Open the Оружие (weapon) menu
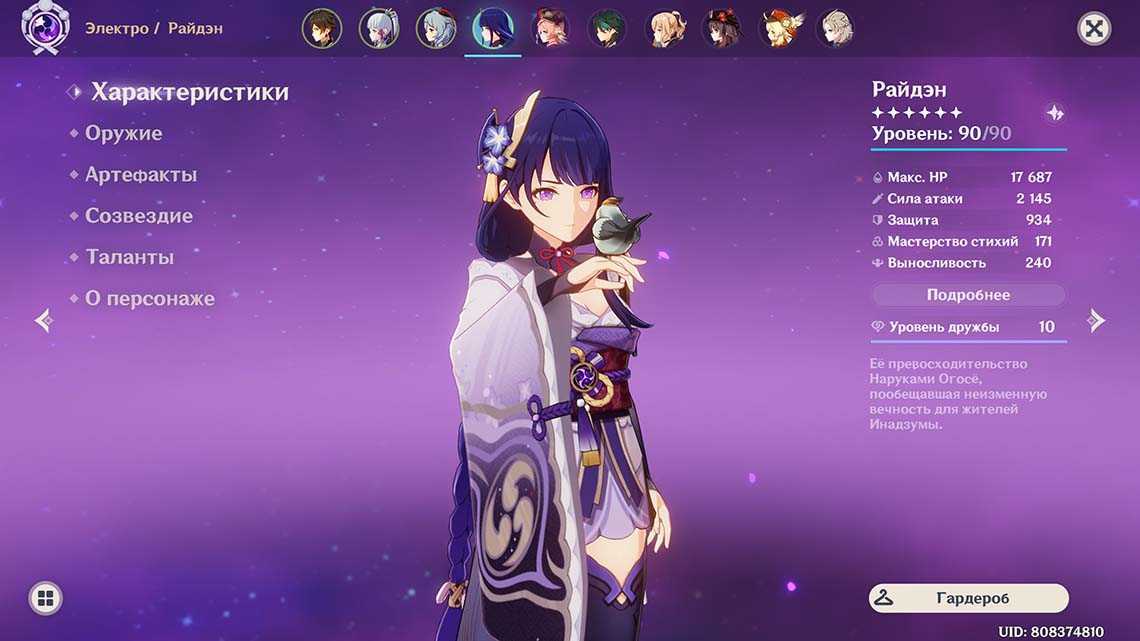The width and height of the screenshot is (1140, 641). tap(123, 133)
